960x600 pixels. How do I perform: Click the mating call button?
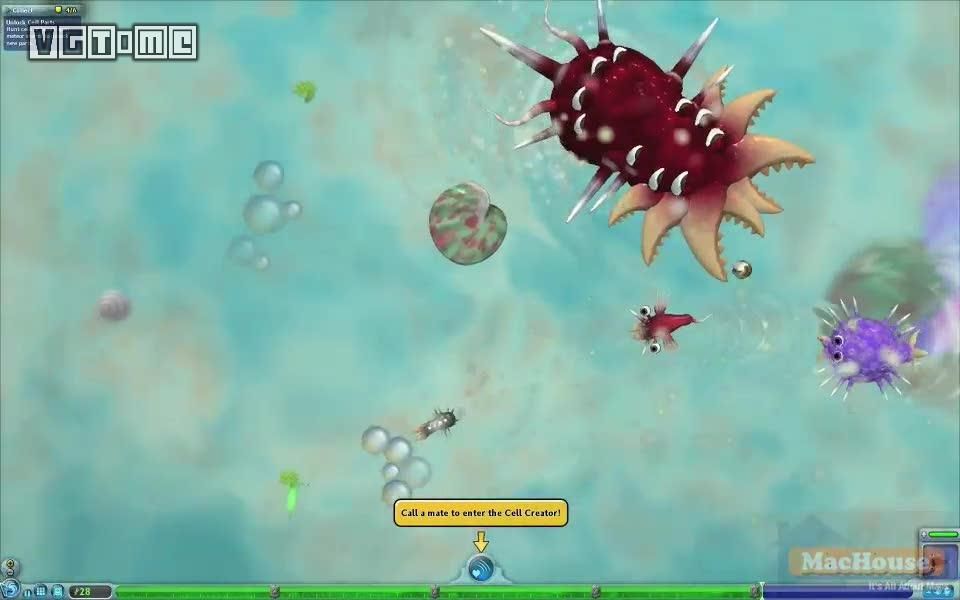click(x=481, y=570)
